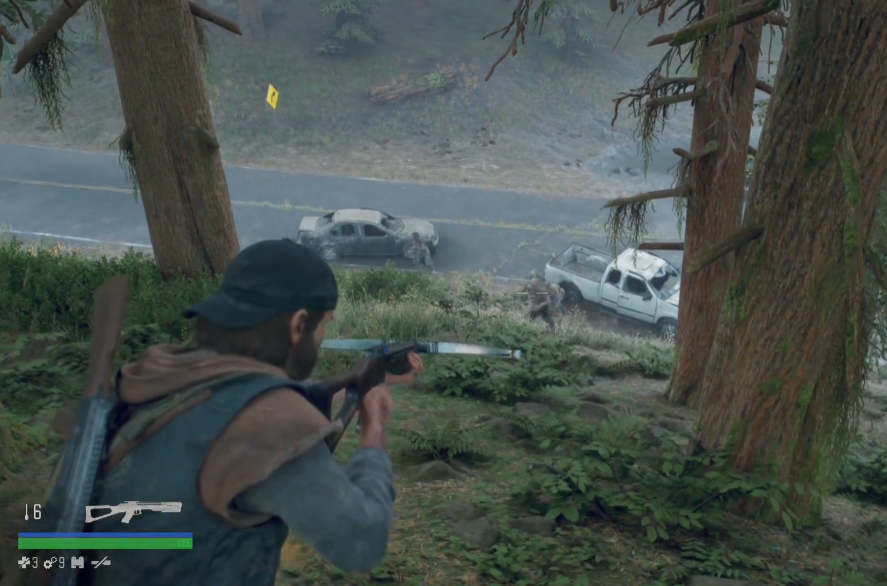Image resolution: width=887 pixels, height=586 pixels.
Task: Click the gear scrap icon
Action: 49,563
